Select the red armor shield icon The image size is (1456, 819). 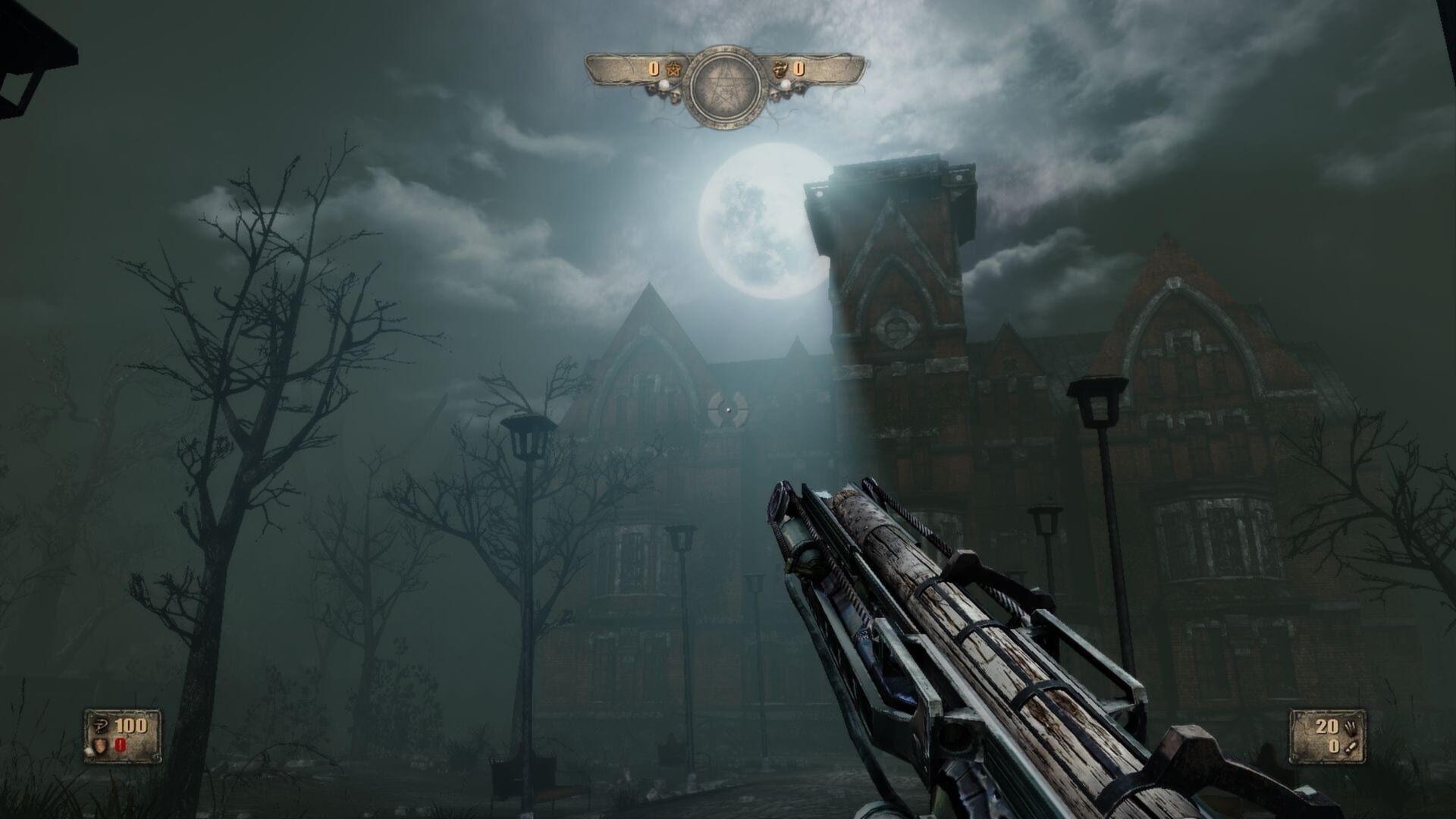click(100, 745)
